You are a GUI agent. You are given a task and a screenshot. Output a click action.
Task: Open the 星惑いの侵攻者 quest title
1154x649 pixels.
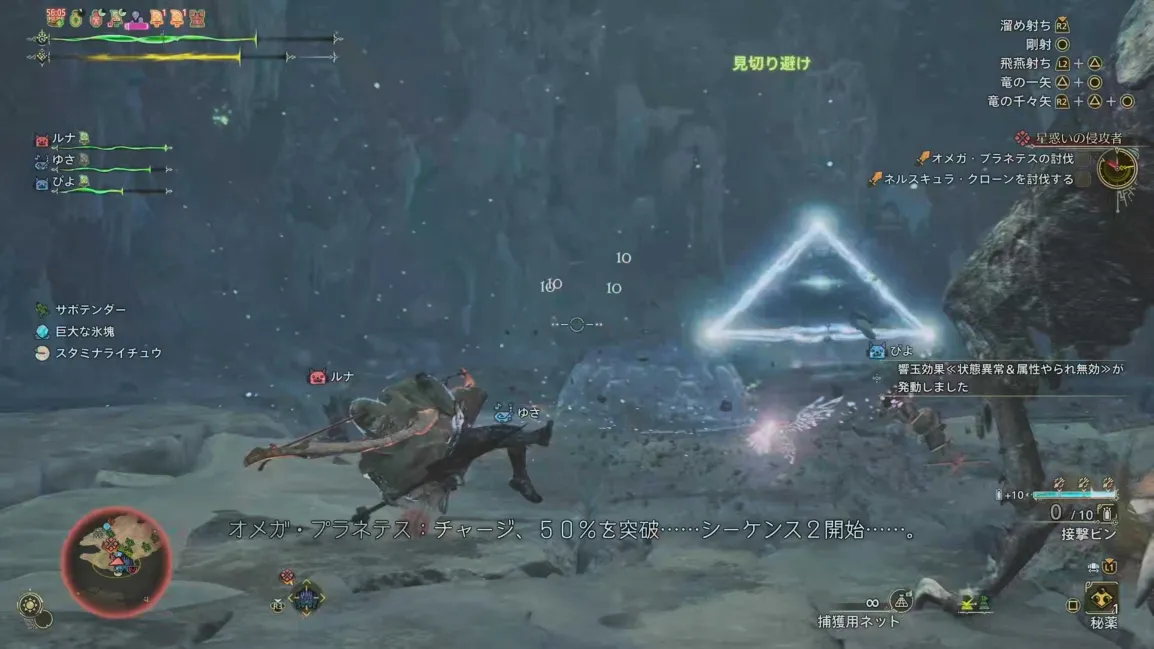tap(1078, 139)
